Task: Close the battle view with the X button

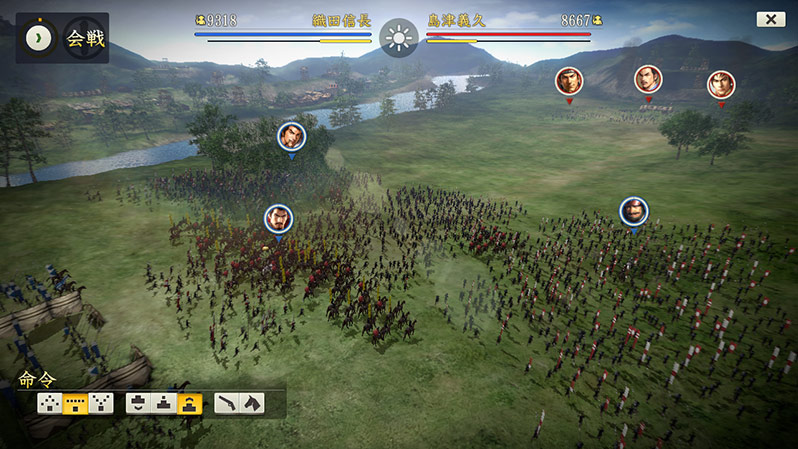Action: point(770,19)
